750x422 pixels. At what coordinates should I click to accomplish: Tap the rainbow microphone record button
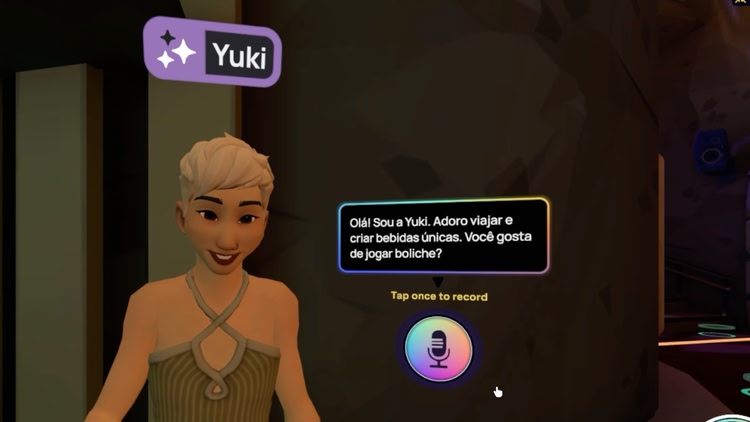click(x=438, y=349)
